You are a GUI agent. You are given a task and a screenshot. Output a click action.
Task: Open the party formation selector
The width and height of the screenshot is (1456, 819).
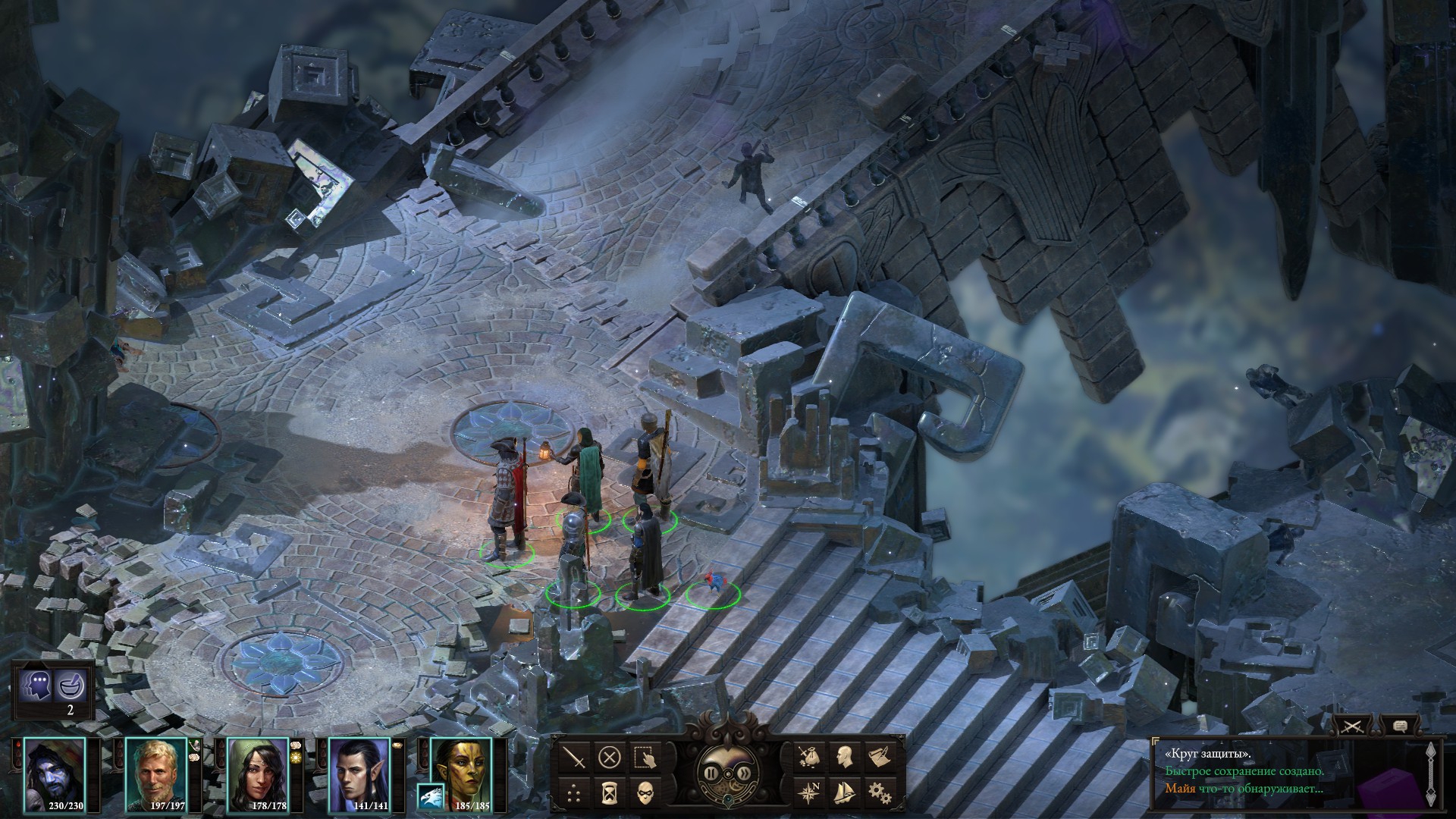pos(575,792)
